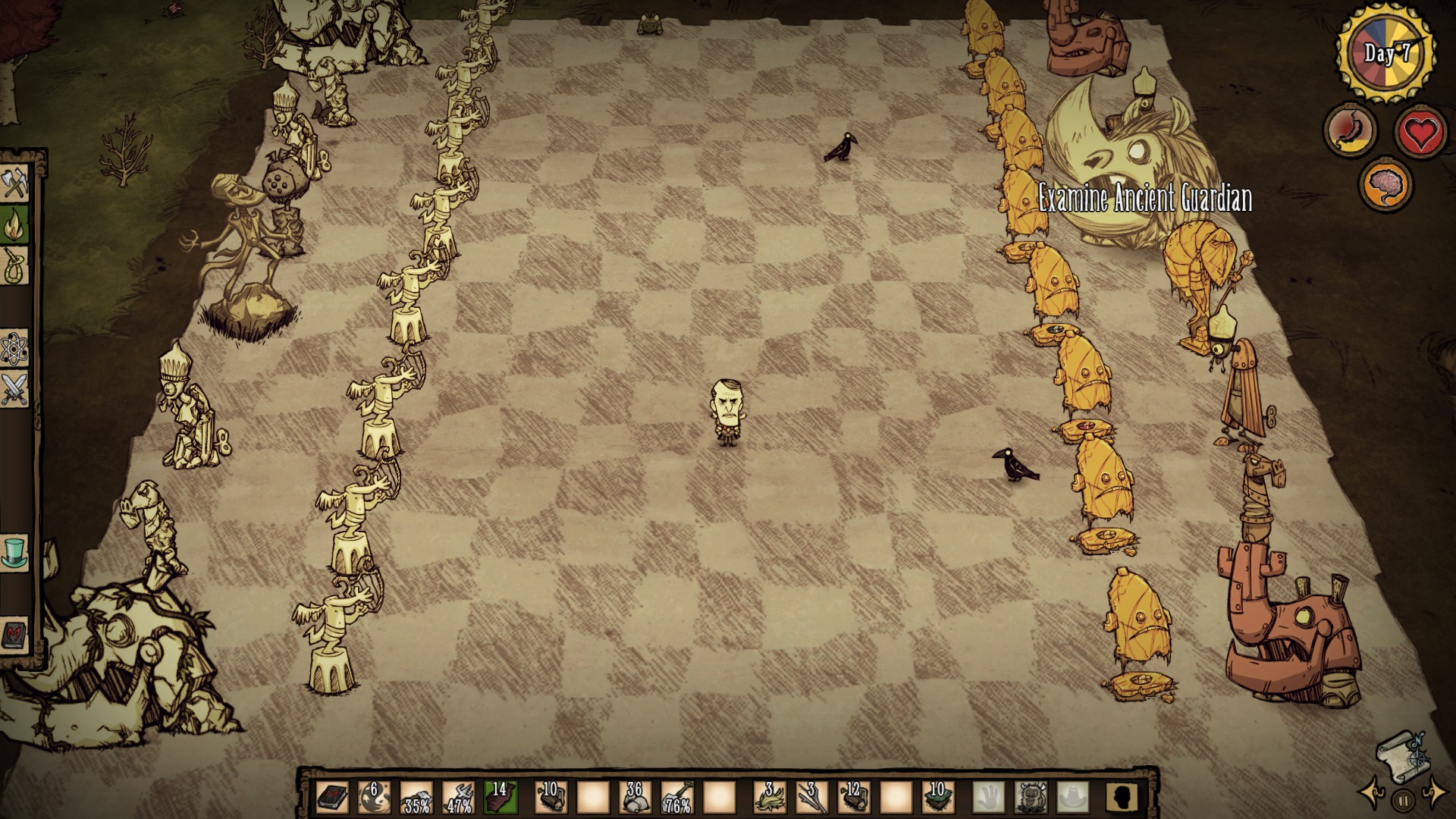
Task: Pause the game
Action: pos(1403,799)
